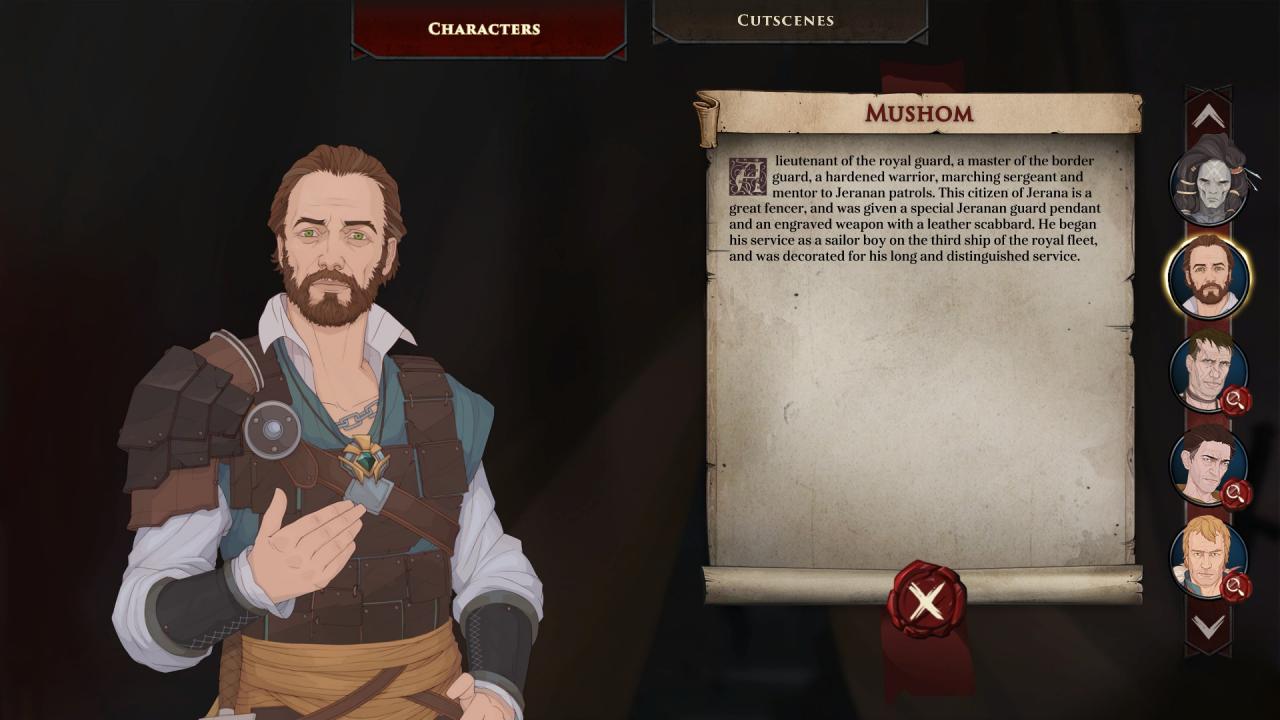
Task: Show more characters with the down arrow
Action: click(x=1208, y=626)
